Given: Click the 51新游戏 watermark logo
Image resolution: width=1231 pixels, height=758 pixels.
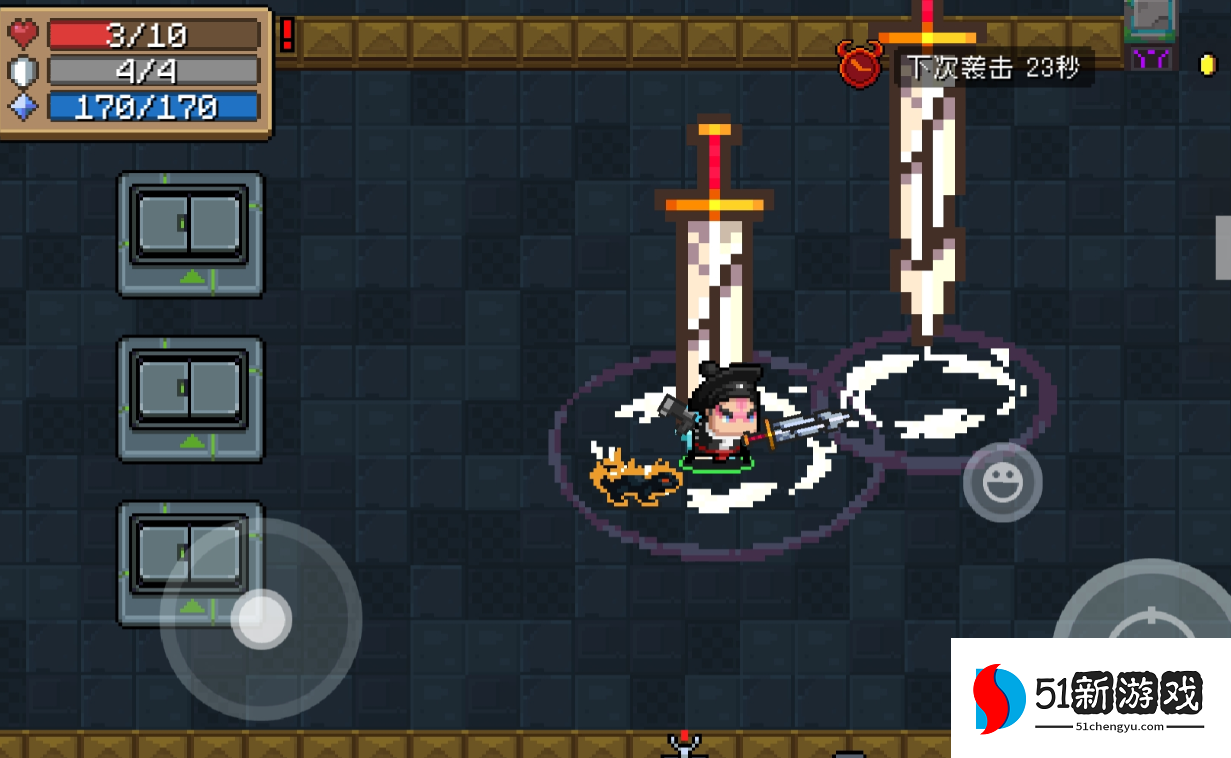Looking at the screenshot, I should point(1090,697).
